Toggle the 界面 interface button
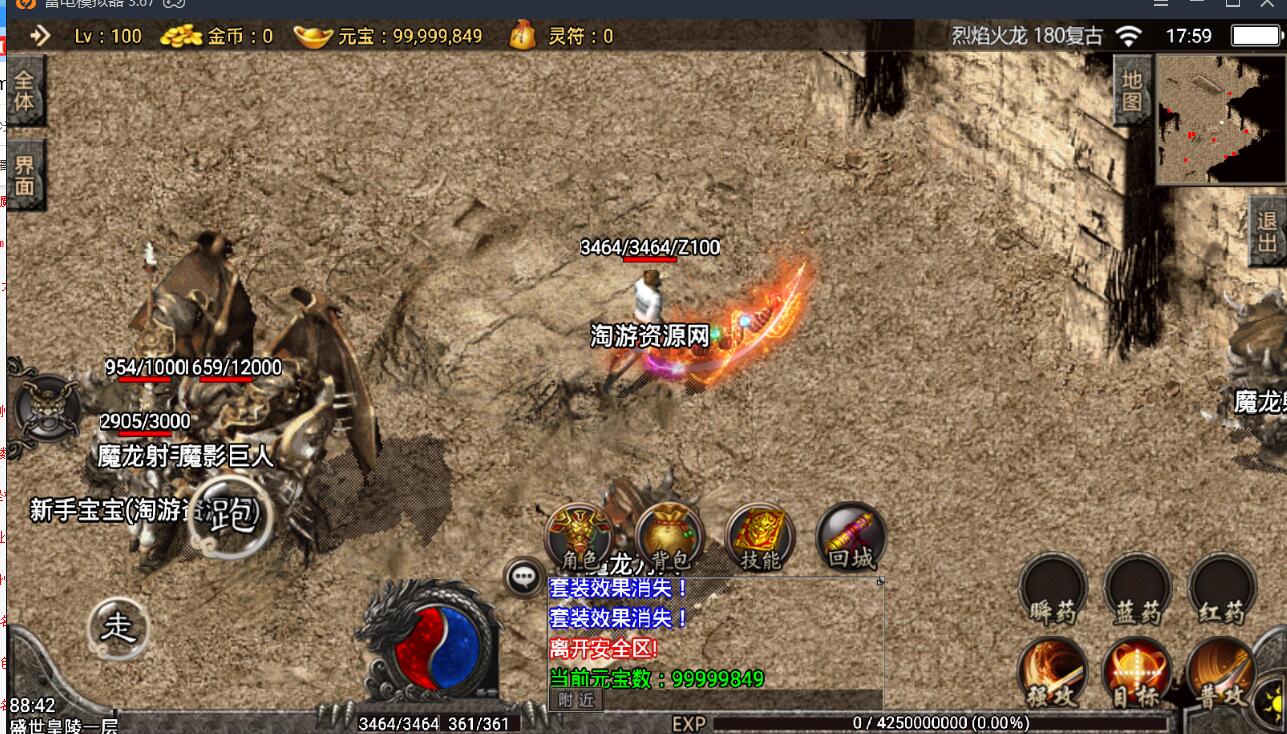 point(24,175)
